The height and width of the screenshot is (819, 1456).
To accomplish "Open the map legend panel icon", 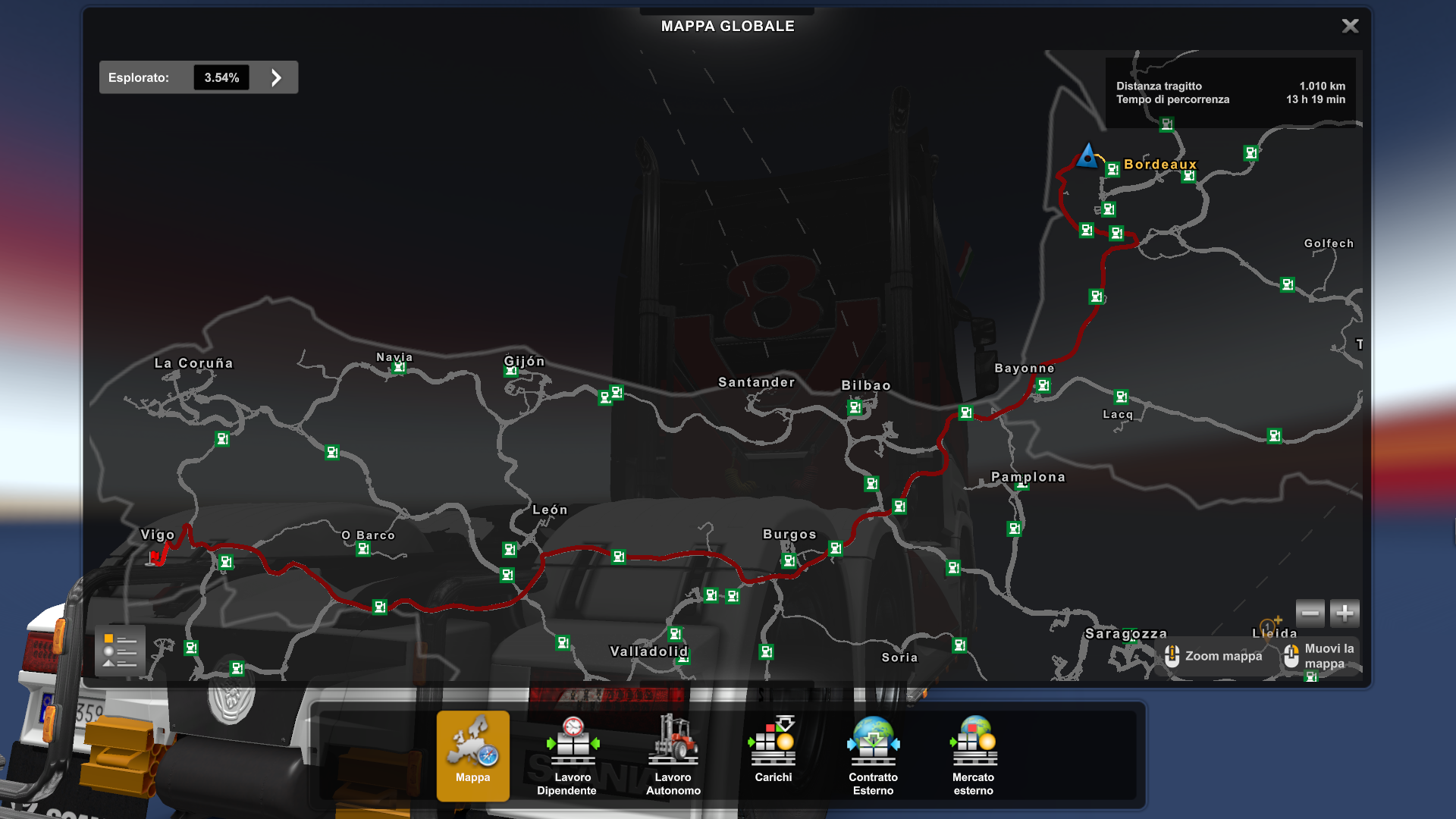I will tap(119, 650).
